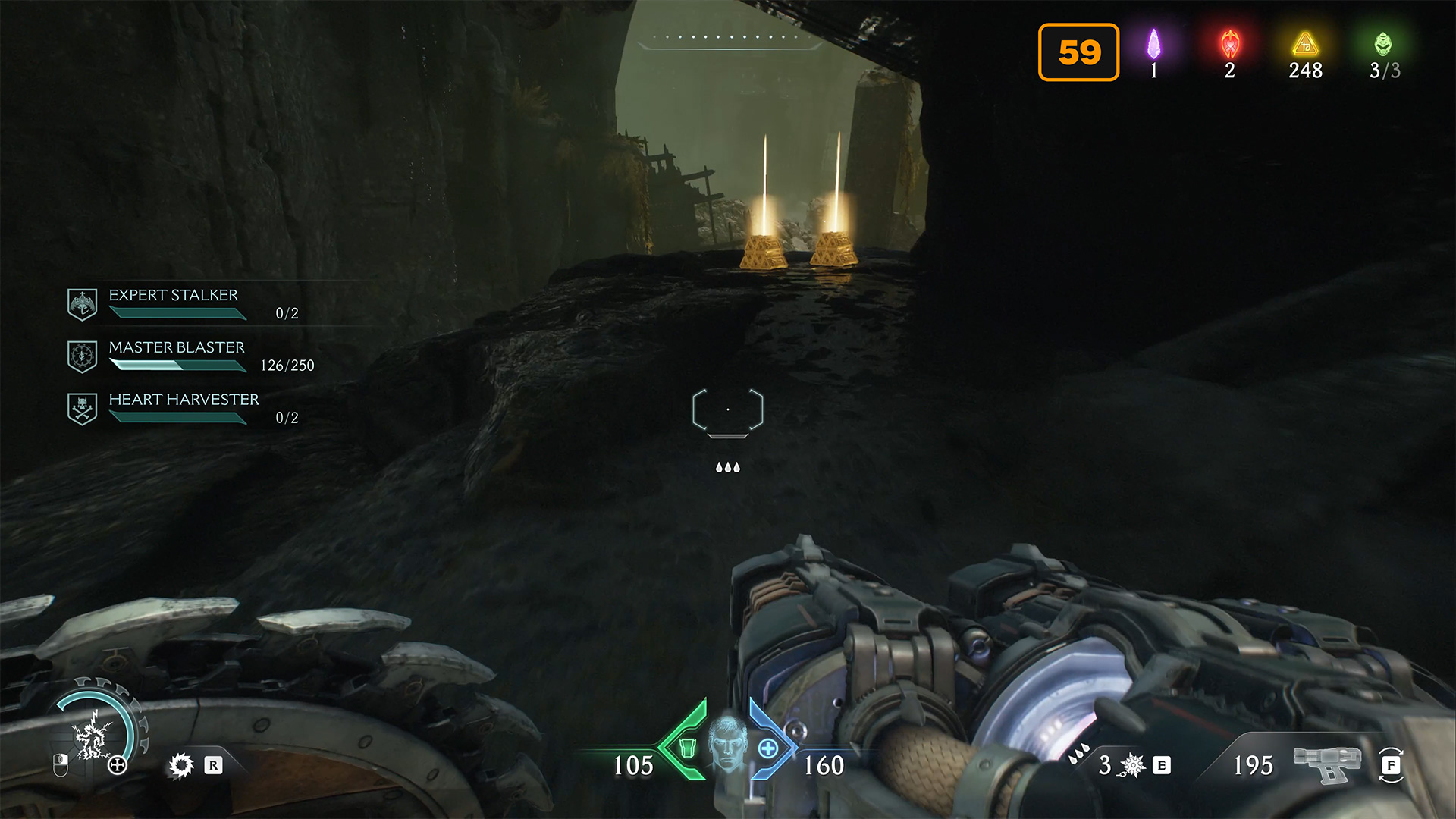Click the blue health cross icon

pos(767,748)
